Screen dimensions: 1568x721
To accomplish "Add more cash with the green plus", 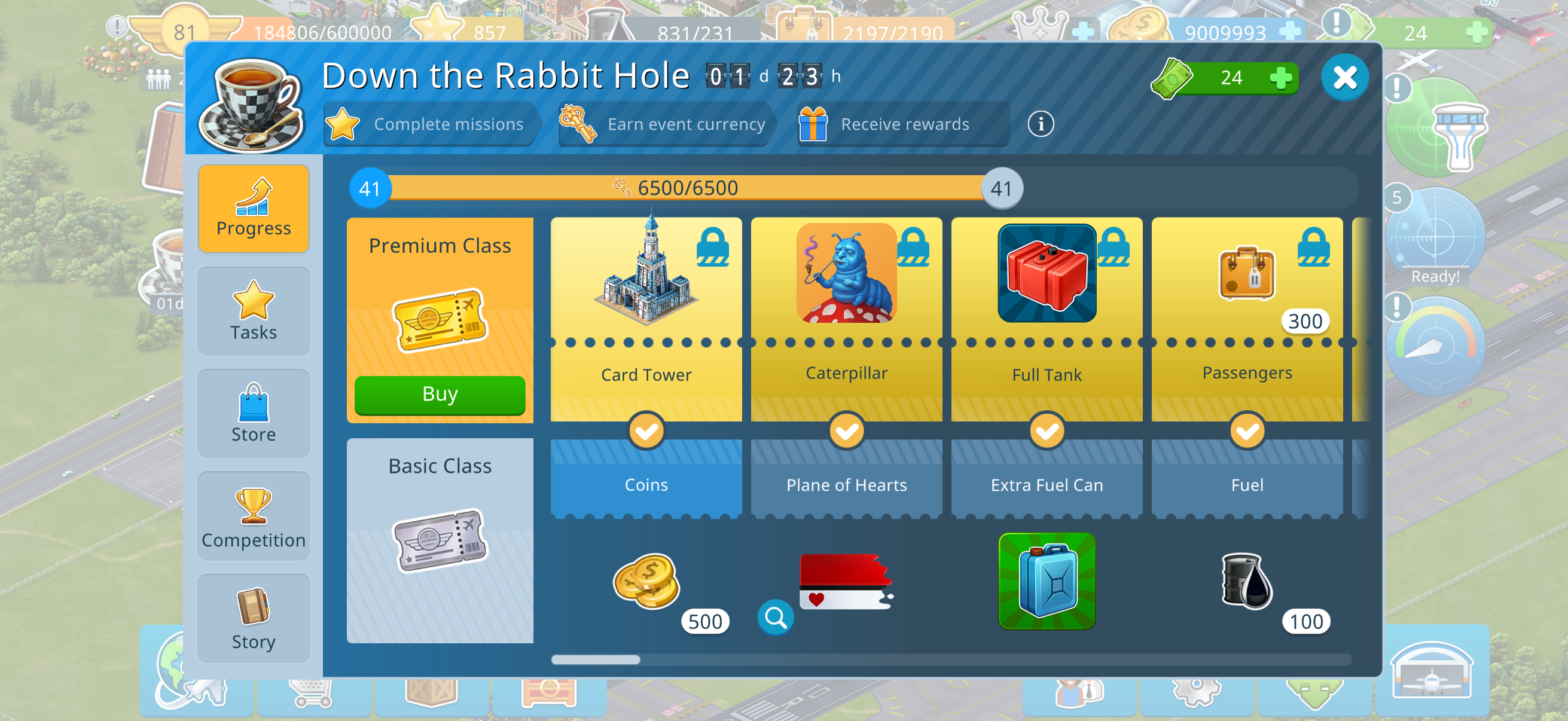I will point(1281,78).
